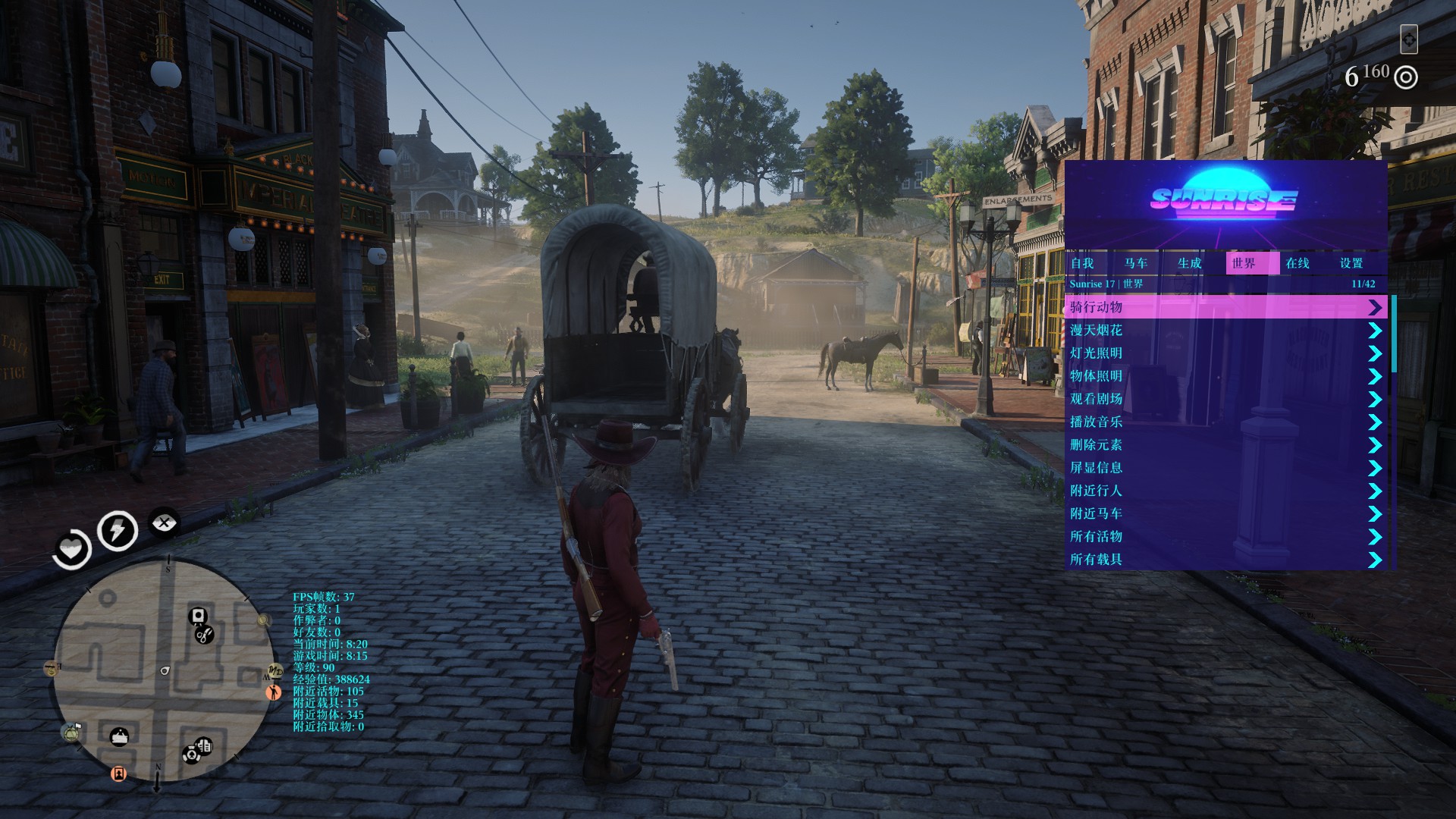The width and height of the screenshot is (1456, 819).
Task: Choose the 播放音乐 option
Action: 1225,422
